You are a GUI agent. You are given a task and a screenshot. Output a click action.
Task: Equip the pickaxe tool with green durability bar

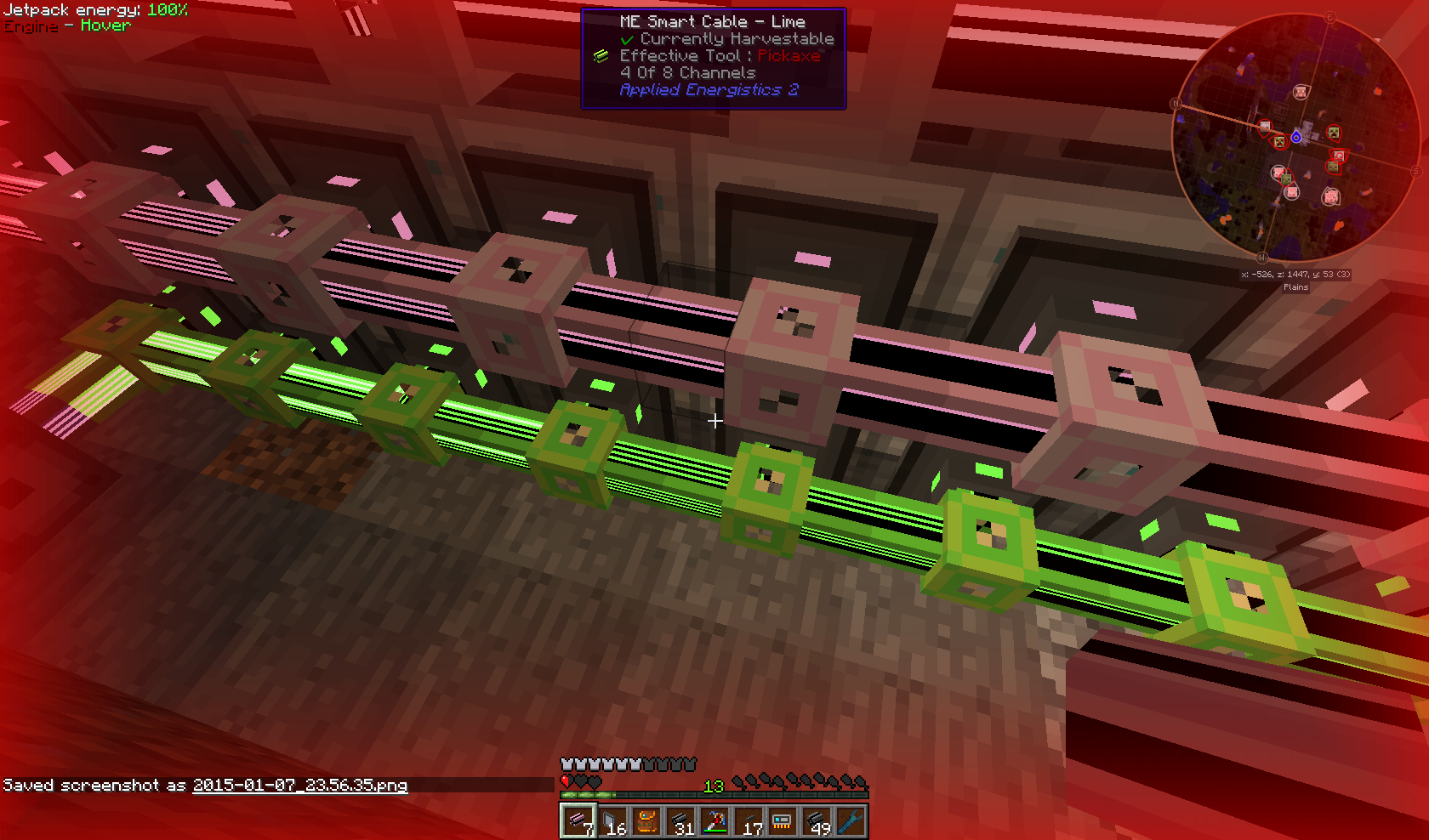(714, 821)
